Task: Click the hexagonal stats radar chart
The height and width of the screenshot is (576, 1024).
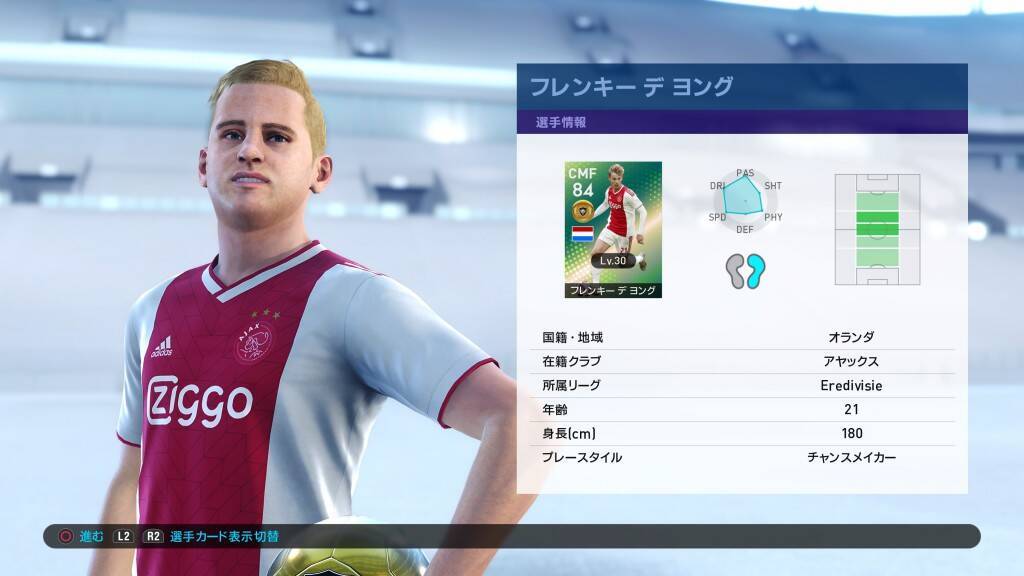Action: (745, 202)
